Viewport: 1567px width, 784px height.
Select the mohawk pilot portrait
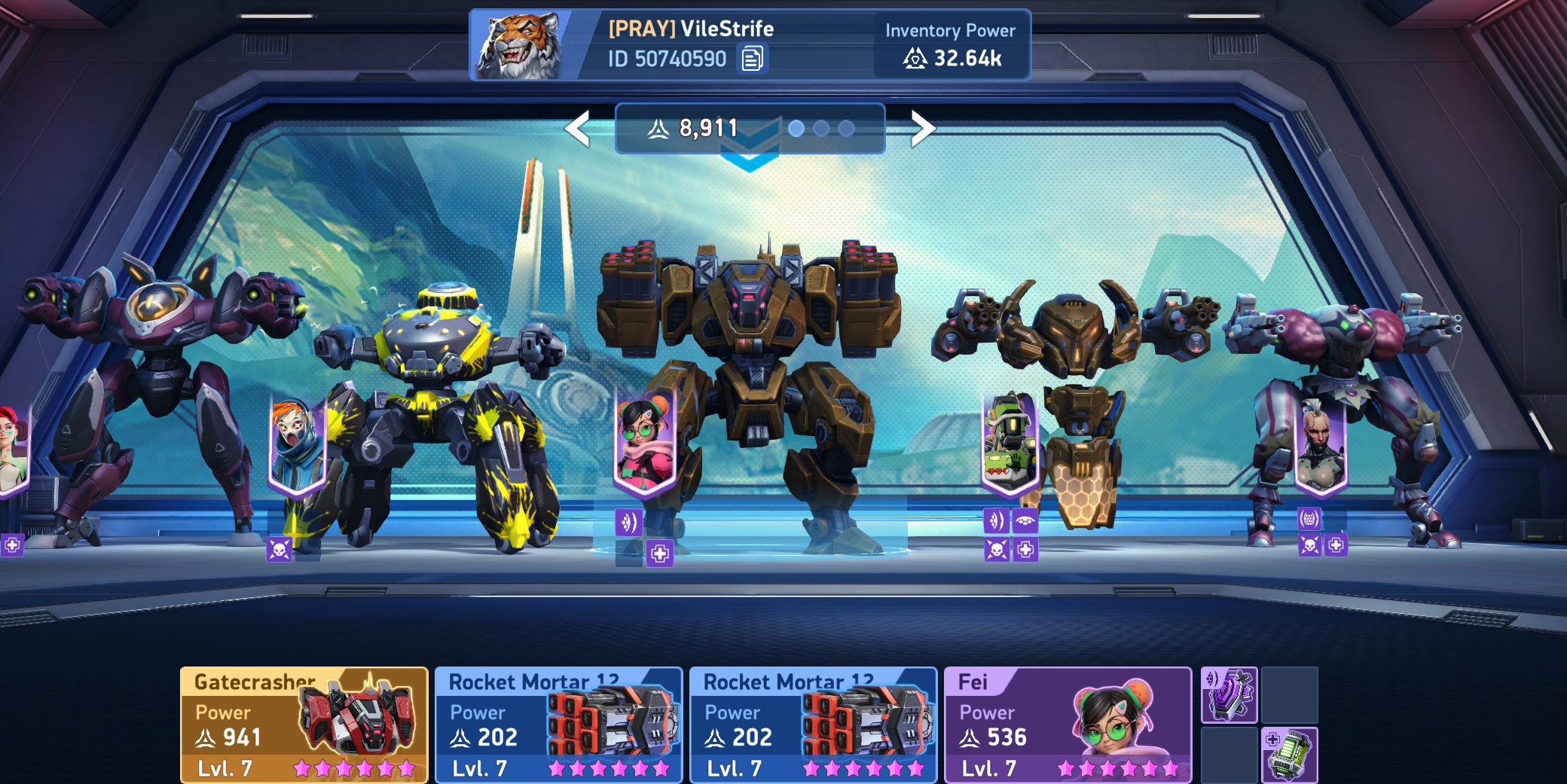coord(1320,446)
